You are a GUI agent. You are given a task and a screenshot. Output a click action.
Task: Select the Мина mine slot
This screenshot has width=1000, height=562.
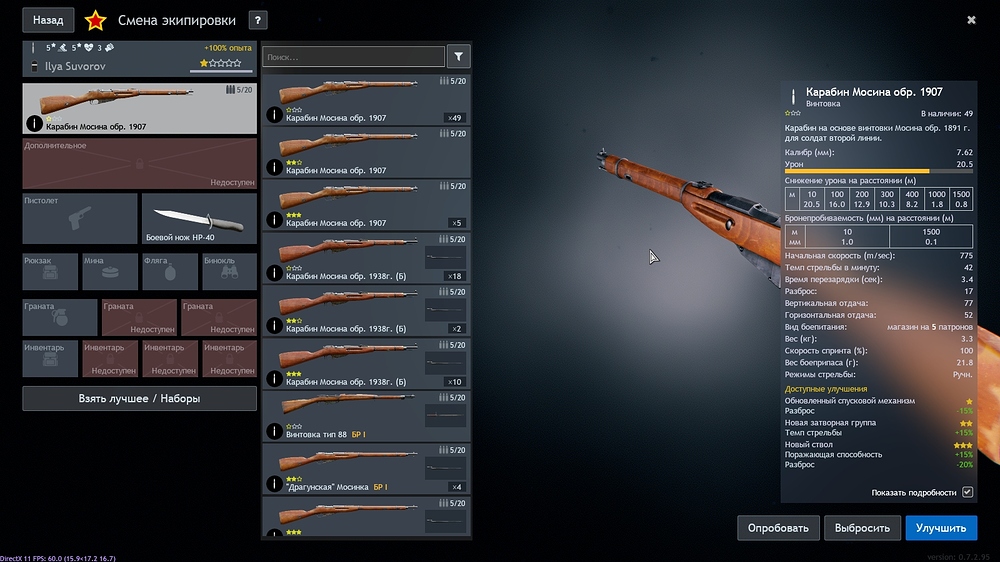(109, 271)
